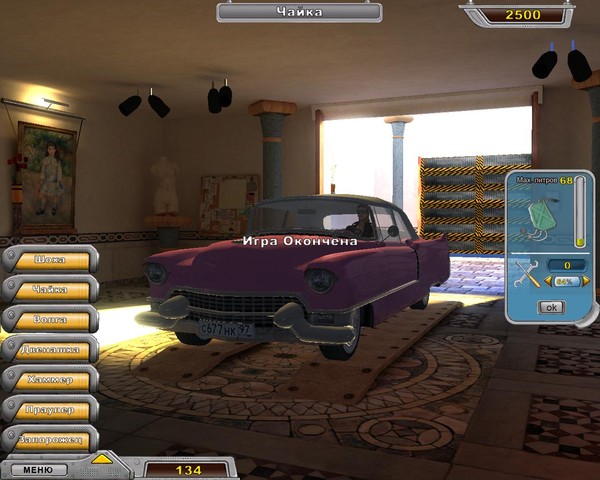Open the МЕНЮ button
This screenshot has width=600, height=480.
[x=38, y=468]
